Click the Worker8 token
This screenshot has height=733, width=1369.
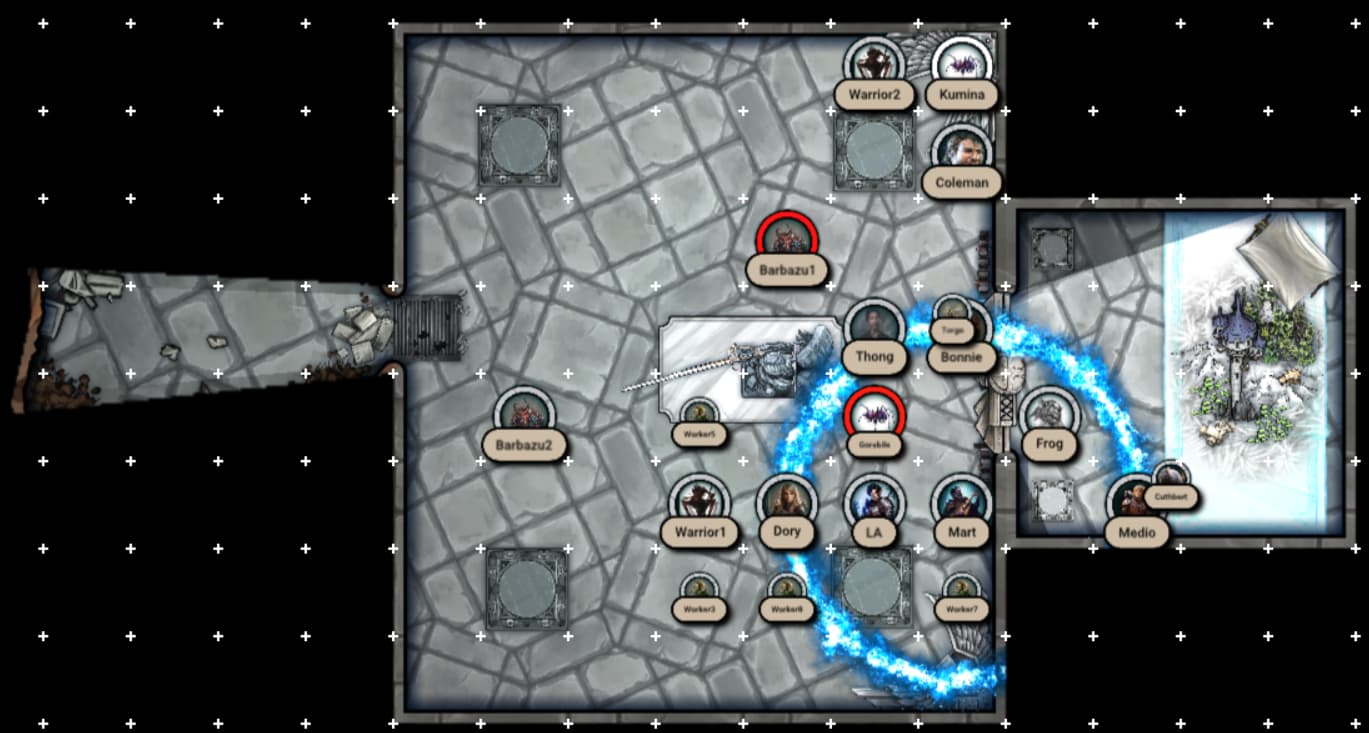787,591
